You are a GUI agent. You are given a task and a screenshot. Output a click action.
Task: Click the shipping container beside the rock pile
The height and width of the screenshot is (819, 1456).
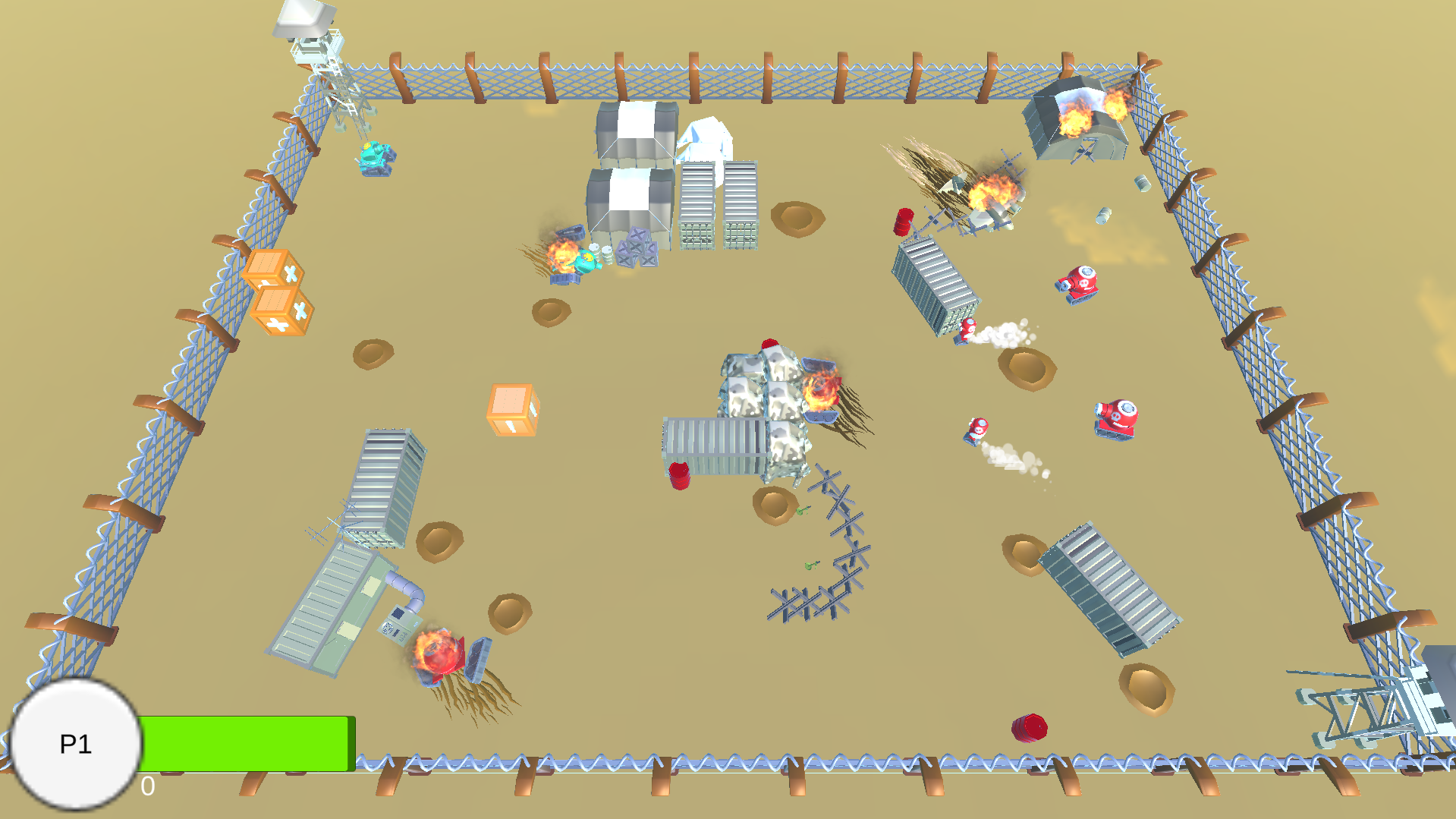(713, 448)
